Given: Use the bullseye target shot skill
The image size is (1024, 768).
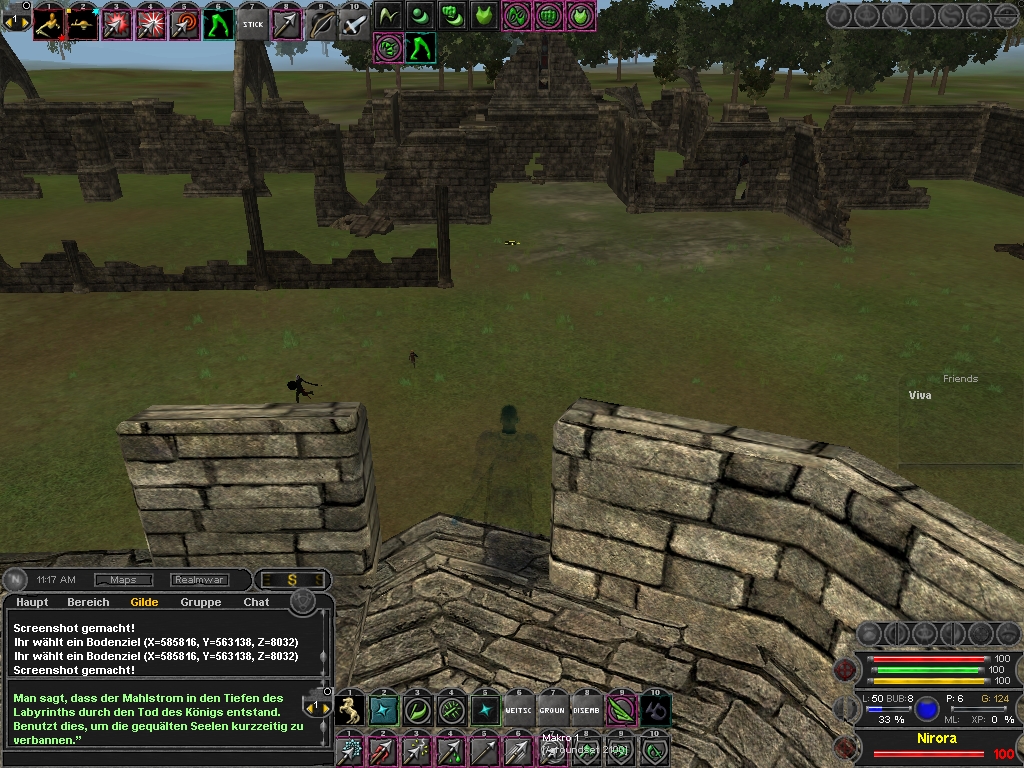Looking at the screenshot, I should [x=185, y=24].
